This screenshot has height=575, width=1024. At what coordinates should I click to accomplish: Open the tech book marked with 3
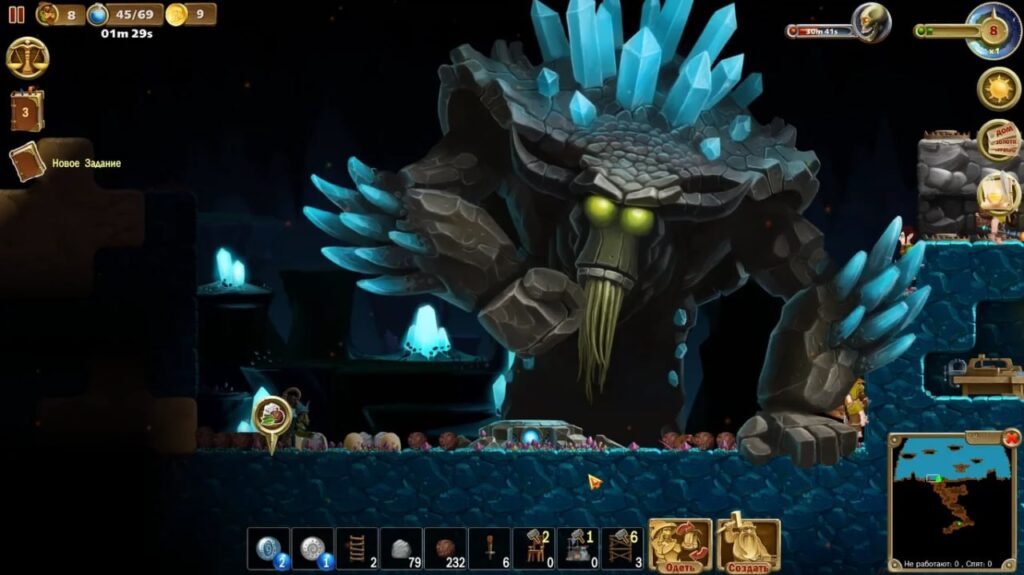point(27,110)
